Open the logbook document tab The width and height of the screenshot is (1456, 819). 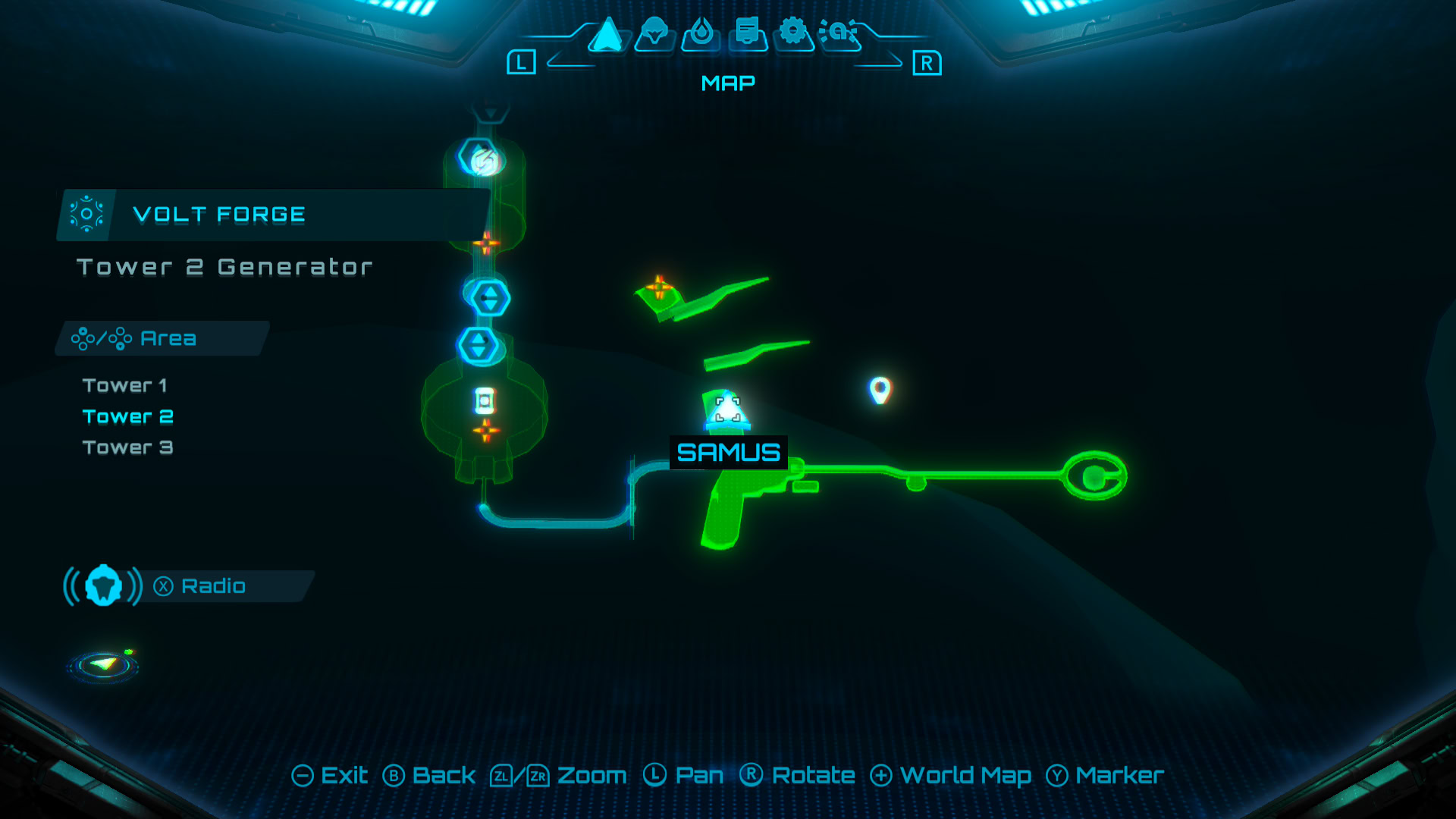[x=748, y=33]
